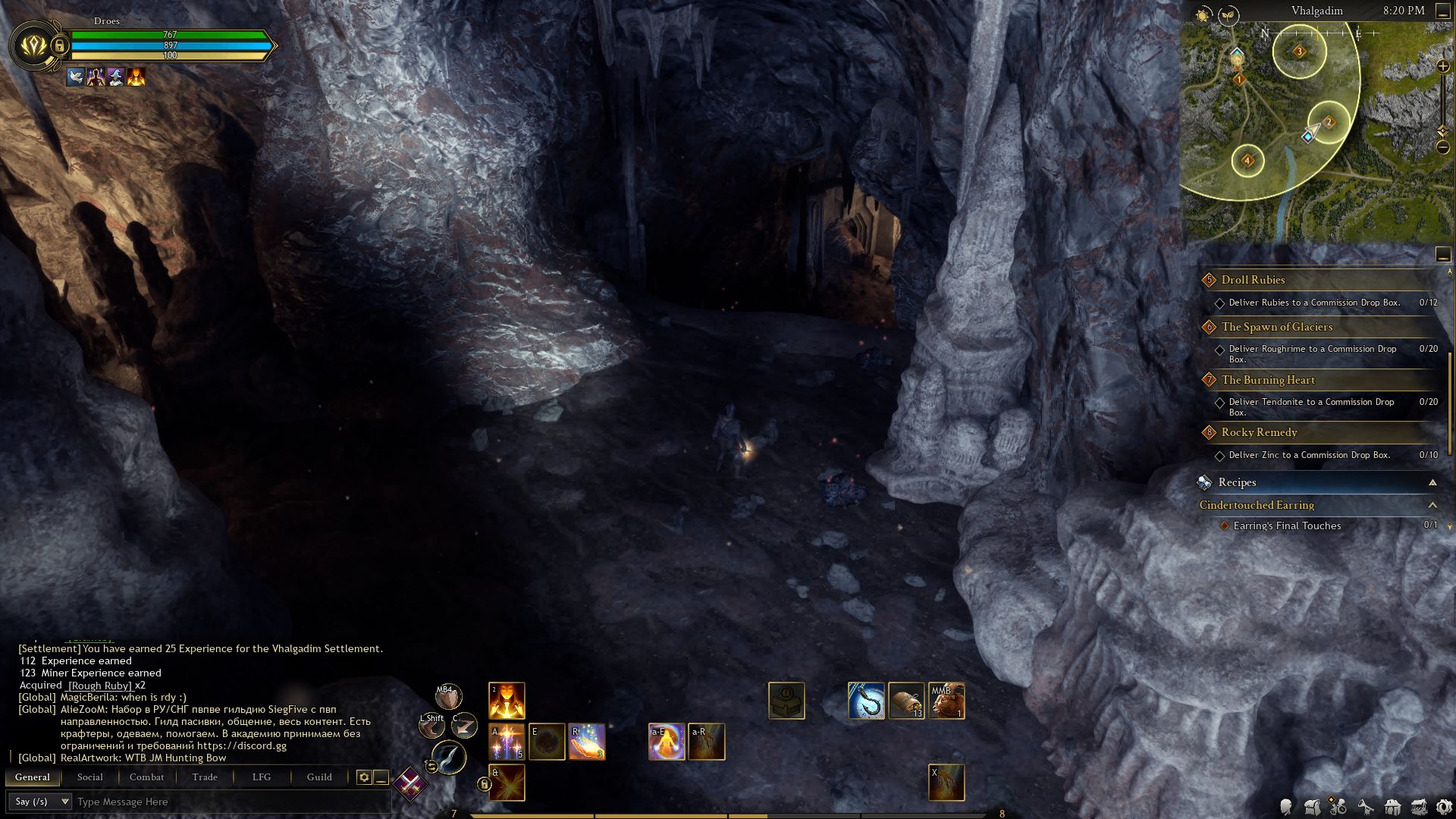Select the Guild chat tab
1456x819 pixels.
click(x=319, y=777)
